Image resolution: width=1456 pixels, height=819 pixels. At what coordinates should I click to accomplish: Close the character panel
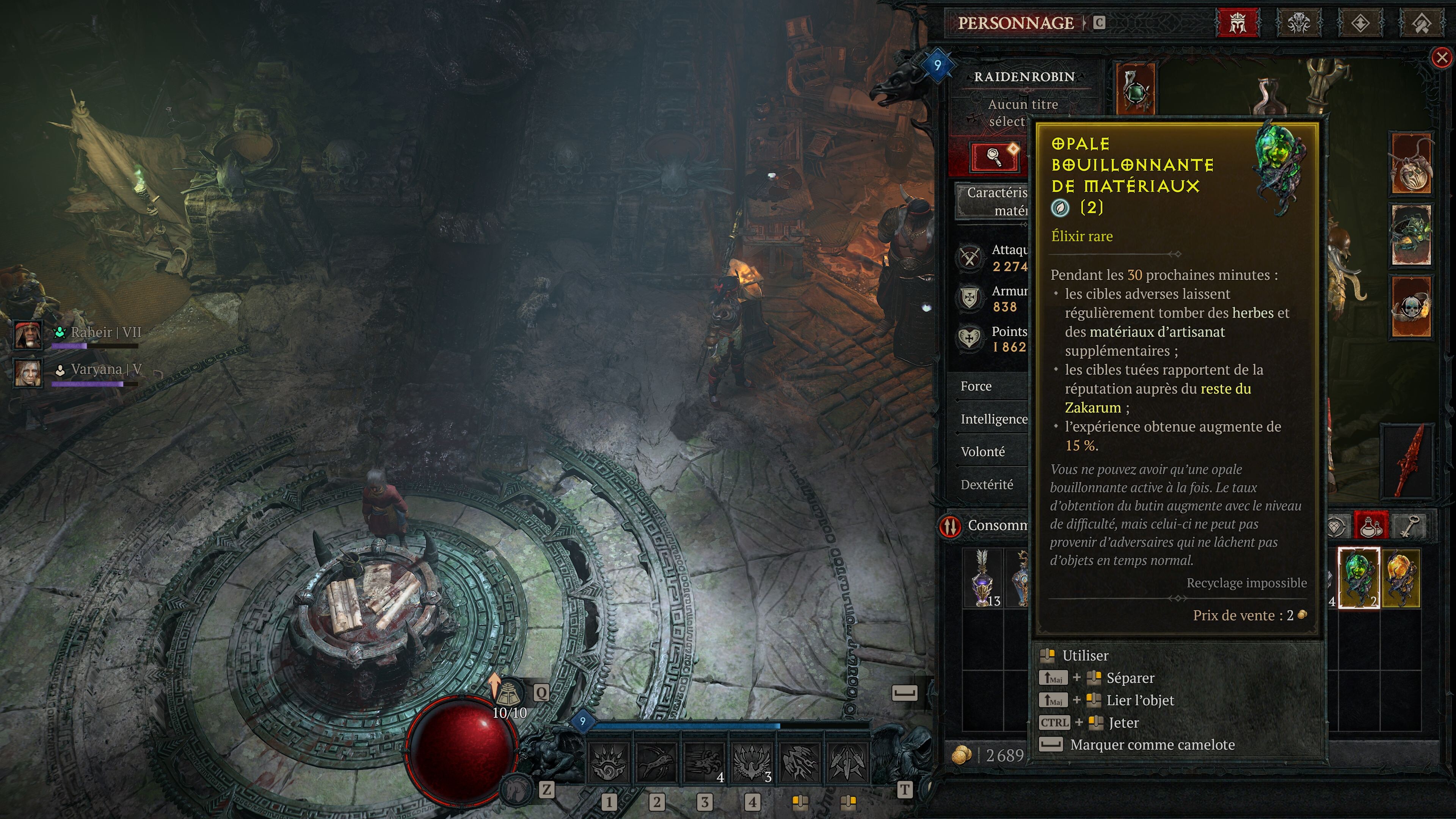point(1441,57)
